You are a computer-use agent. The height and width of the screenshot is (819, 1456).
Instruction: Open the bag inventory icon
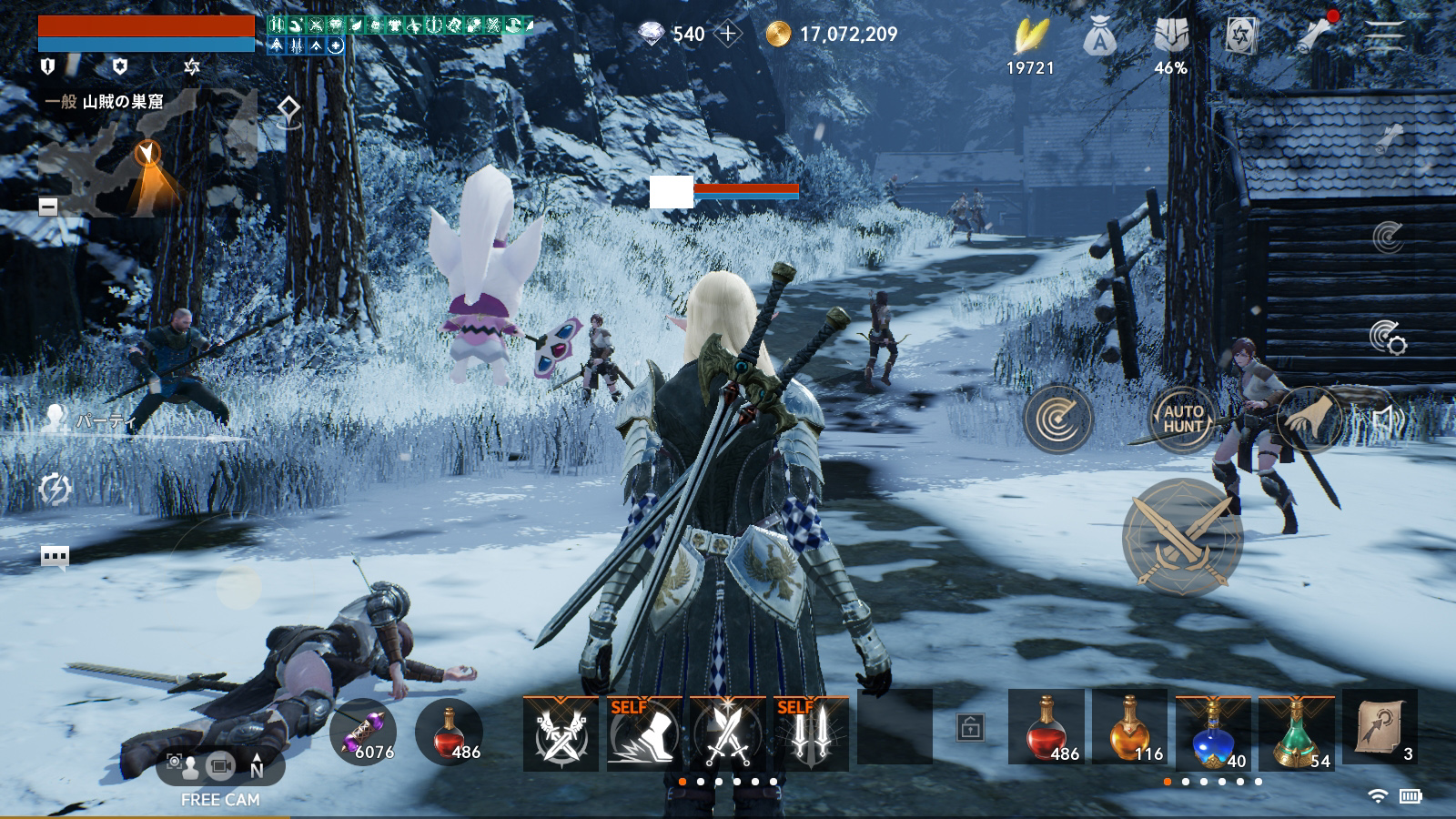1099,38
